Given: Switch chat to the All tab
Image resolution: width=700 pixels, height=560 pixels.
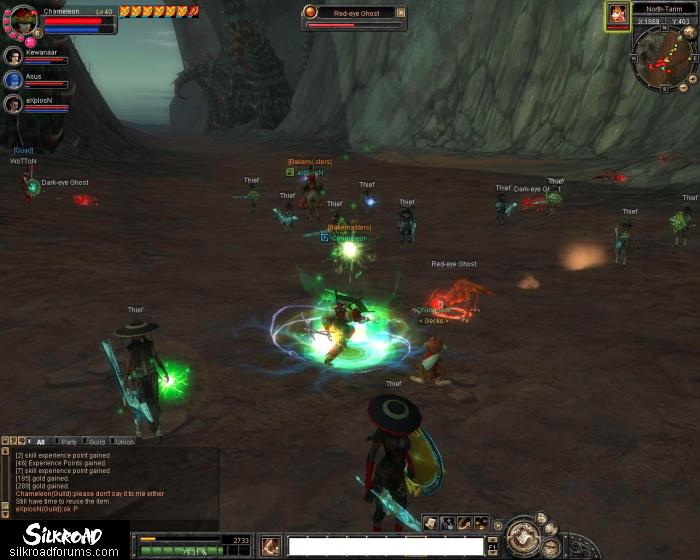Looking at the screenshot, I should [41, 441].
